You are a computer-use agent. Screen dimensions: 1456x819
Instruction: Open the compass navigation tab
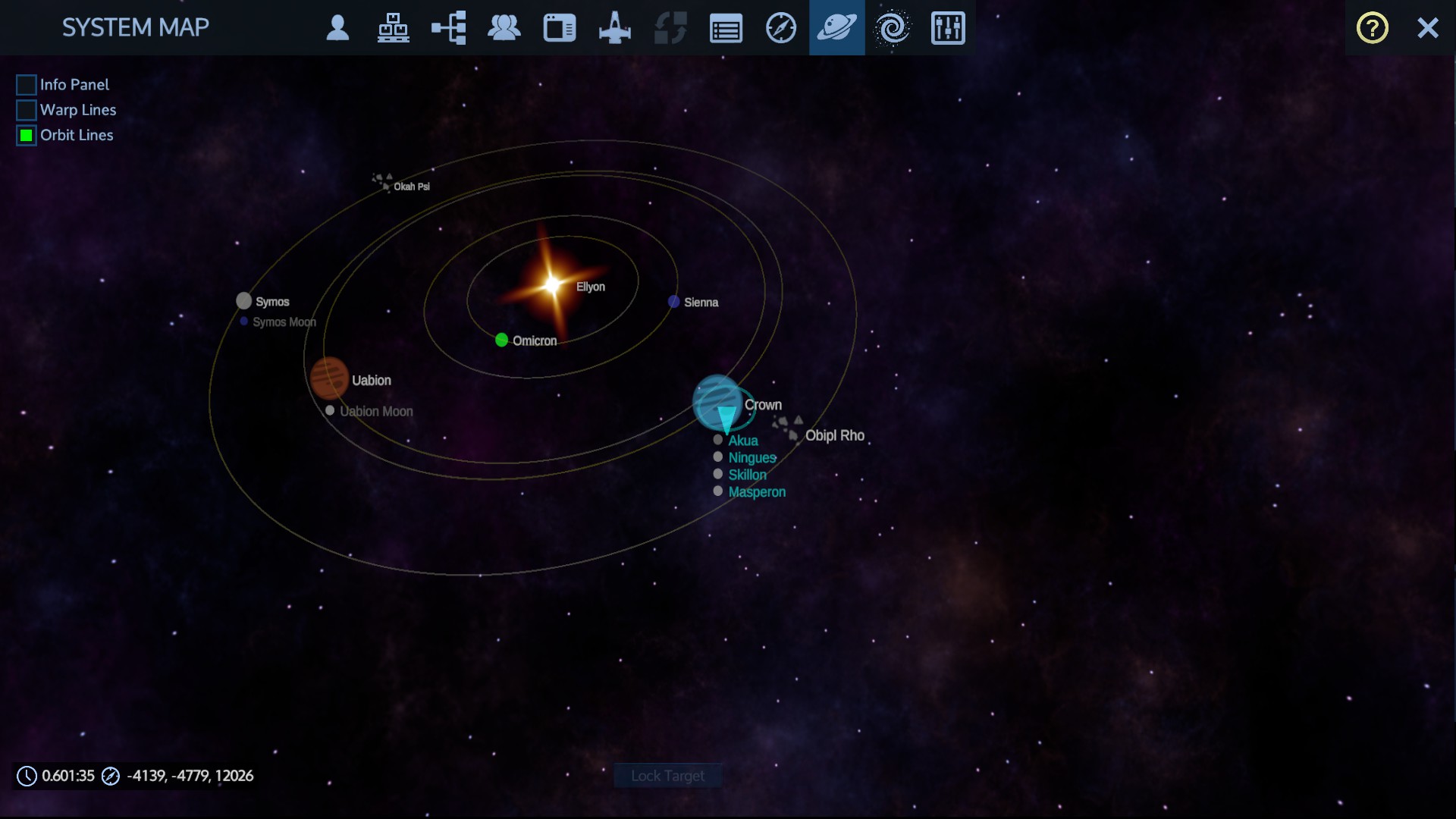click(x=781, y=28)
